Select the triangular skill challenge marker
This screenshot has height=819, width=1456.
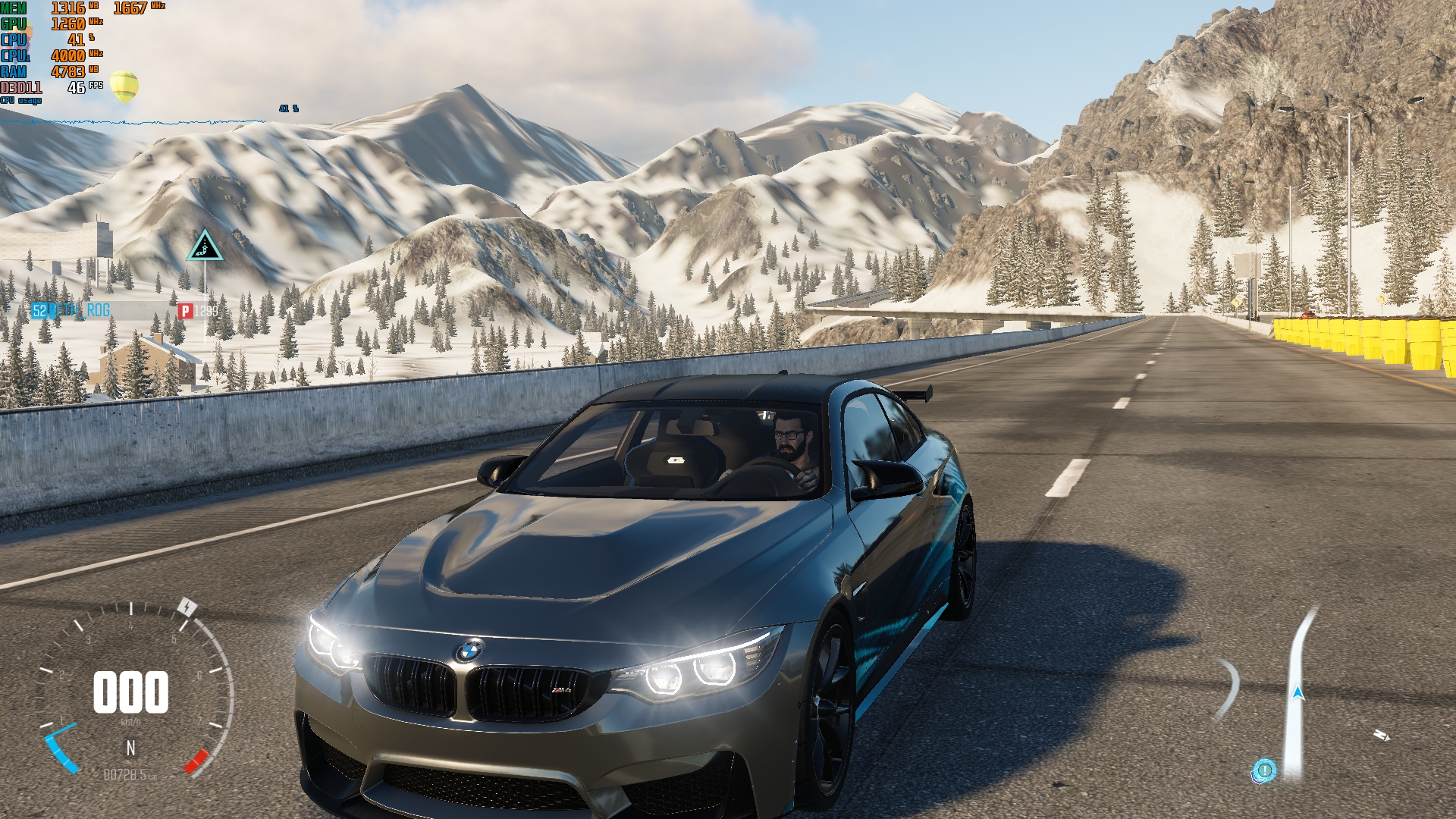coord(205,246)
